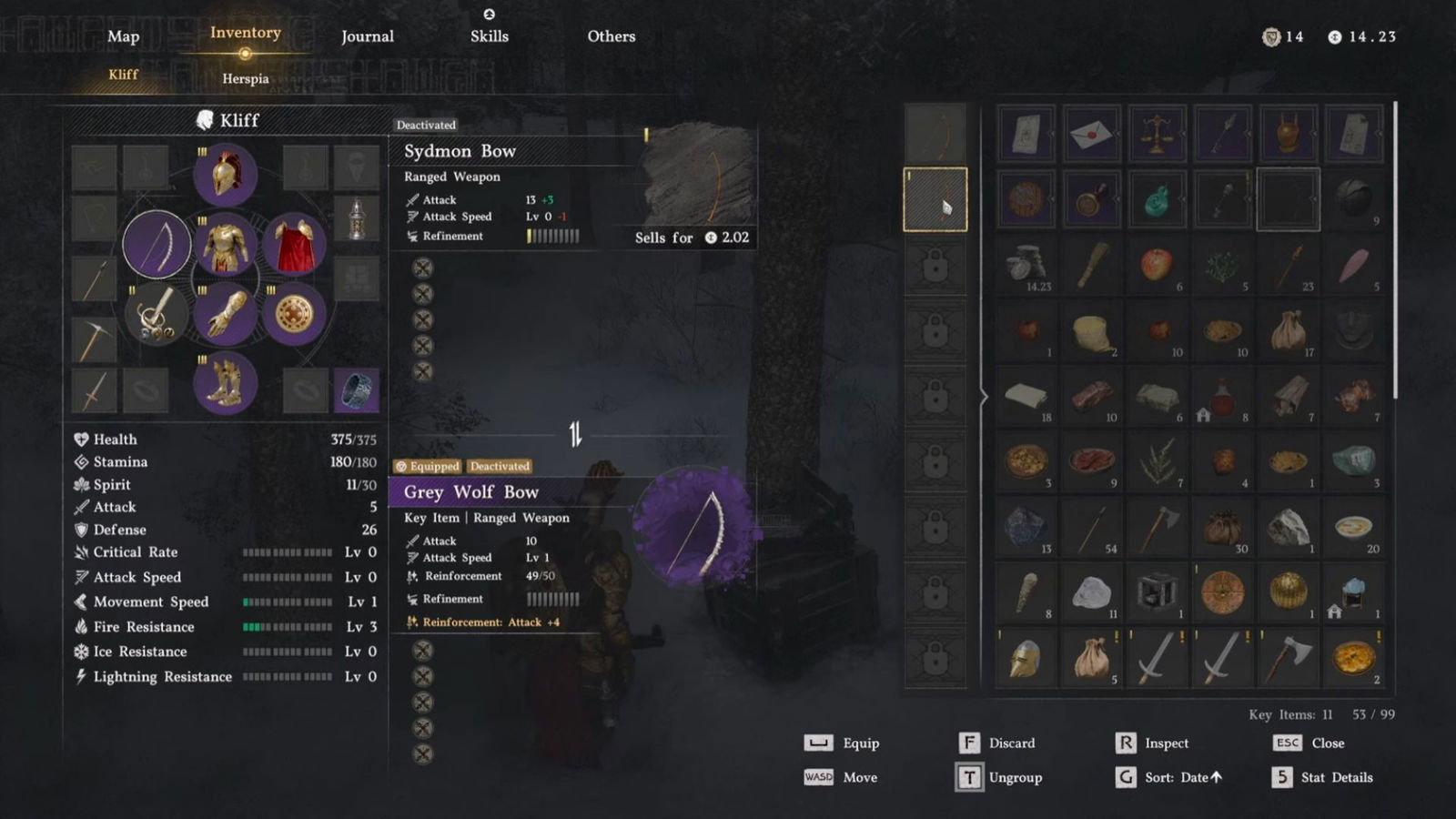Screen dimensions: 1456x819
Task: Select the golden boots slot
Action: tap(225, 382)
